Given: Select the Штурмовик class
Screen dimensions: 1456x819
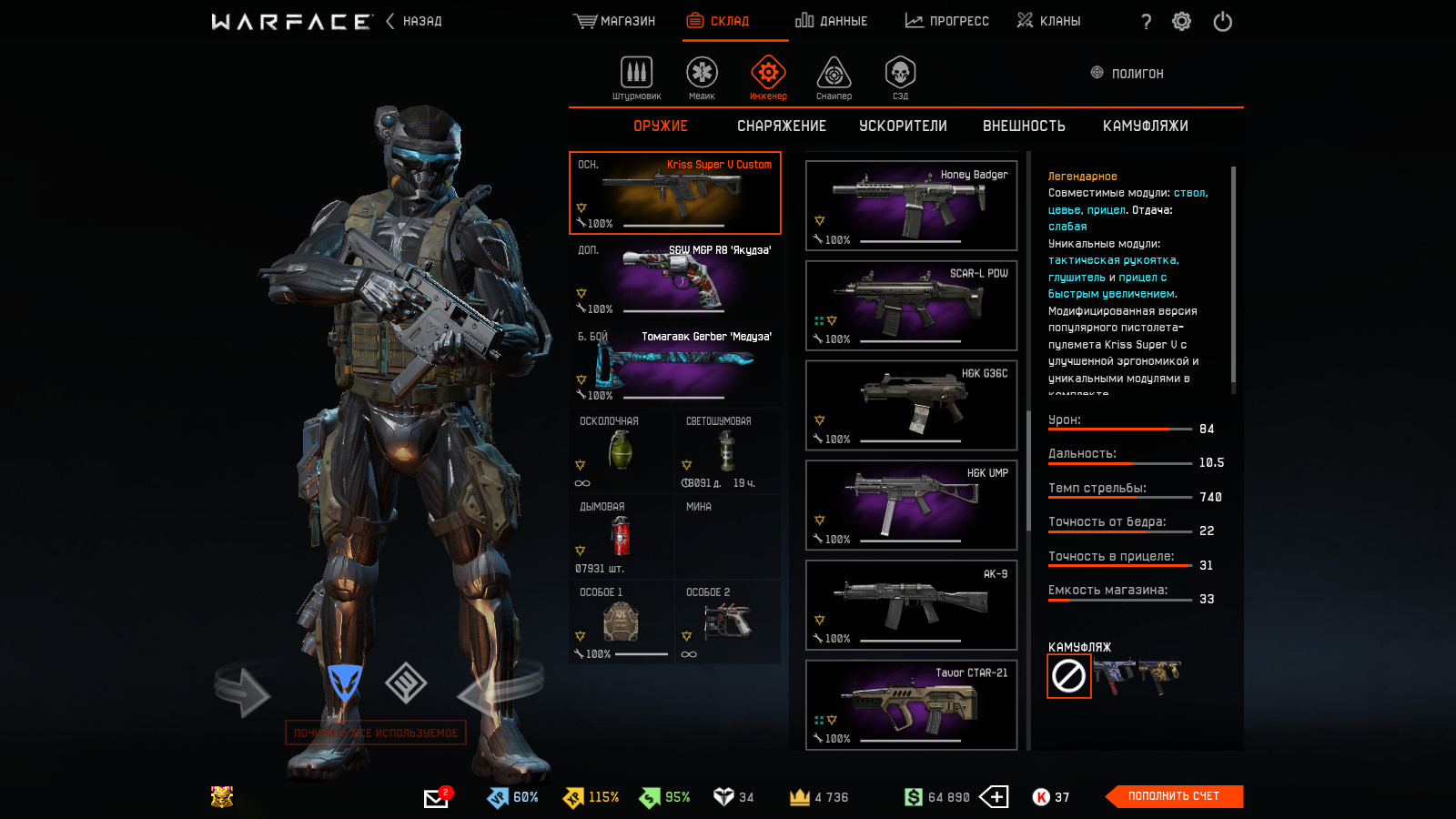Looking at the screenshot, I should click(636, 77).
